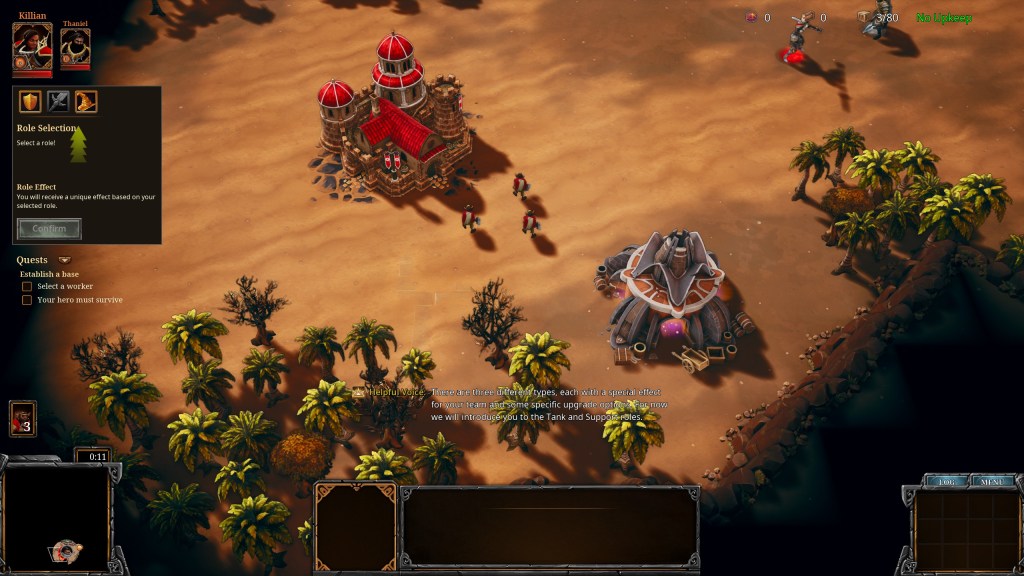
Task: Choose the sword role icon
Action: 58,101
